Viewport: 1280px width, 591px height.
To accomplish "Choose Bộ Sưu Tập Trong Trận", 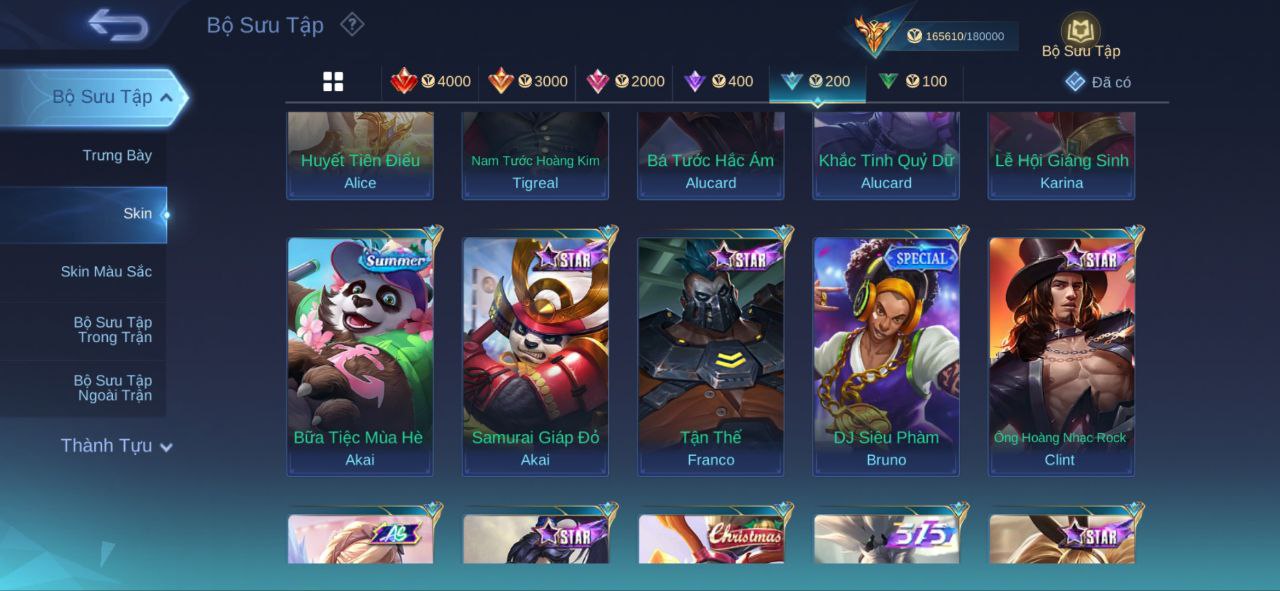I will (112, 329).
